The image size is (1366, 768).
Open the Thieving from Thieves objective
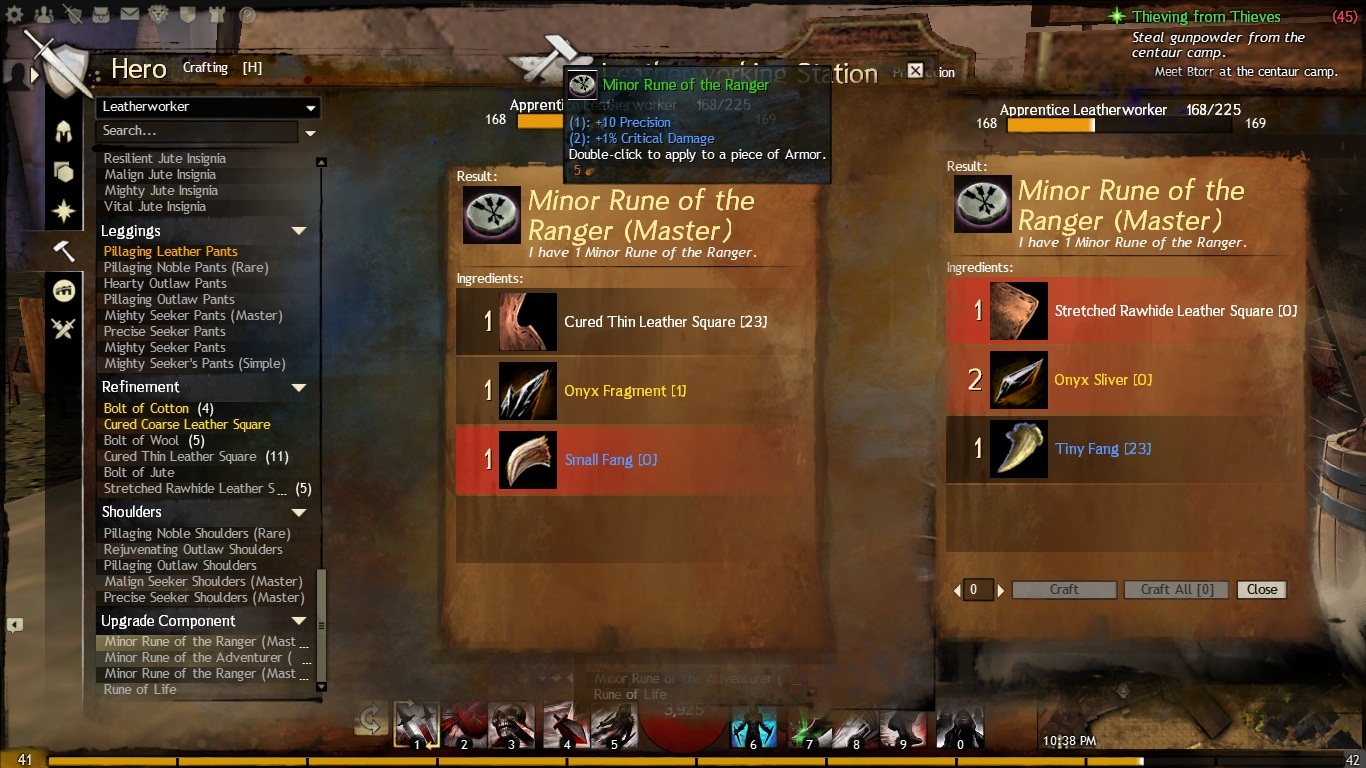[x=1207, y=17]
